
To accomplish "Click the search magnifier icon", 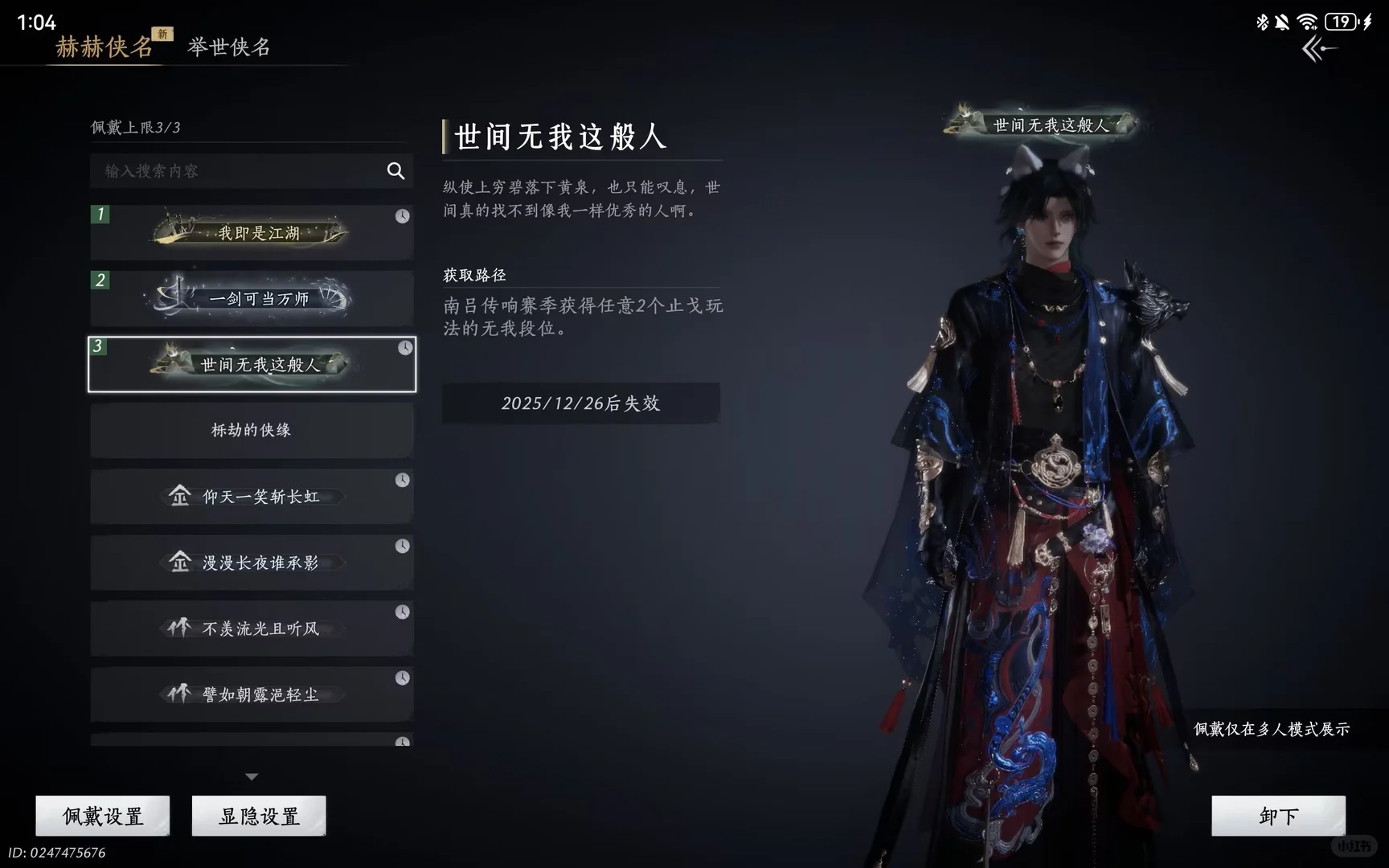I will (x=395, y=171).
